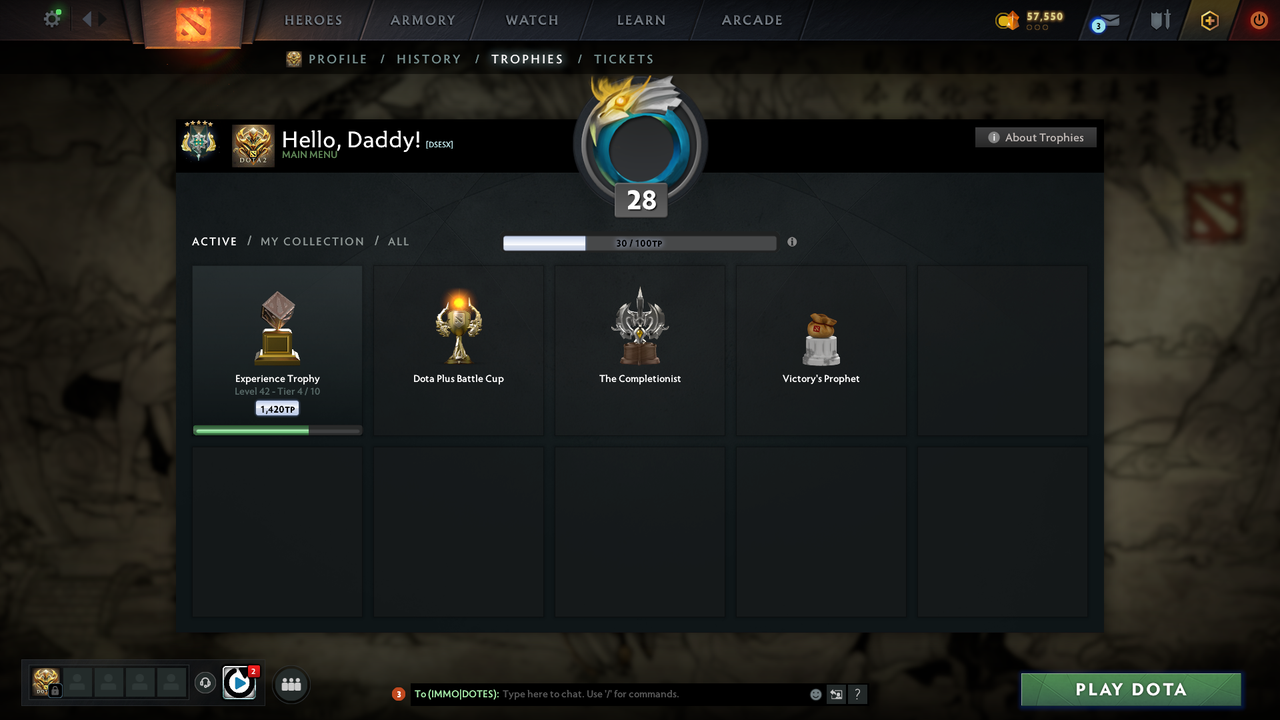Click the PLAY DOTA button

click(x=1130, y=689)
